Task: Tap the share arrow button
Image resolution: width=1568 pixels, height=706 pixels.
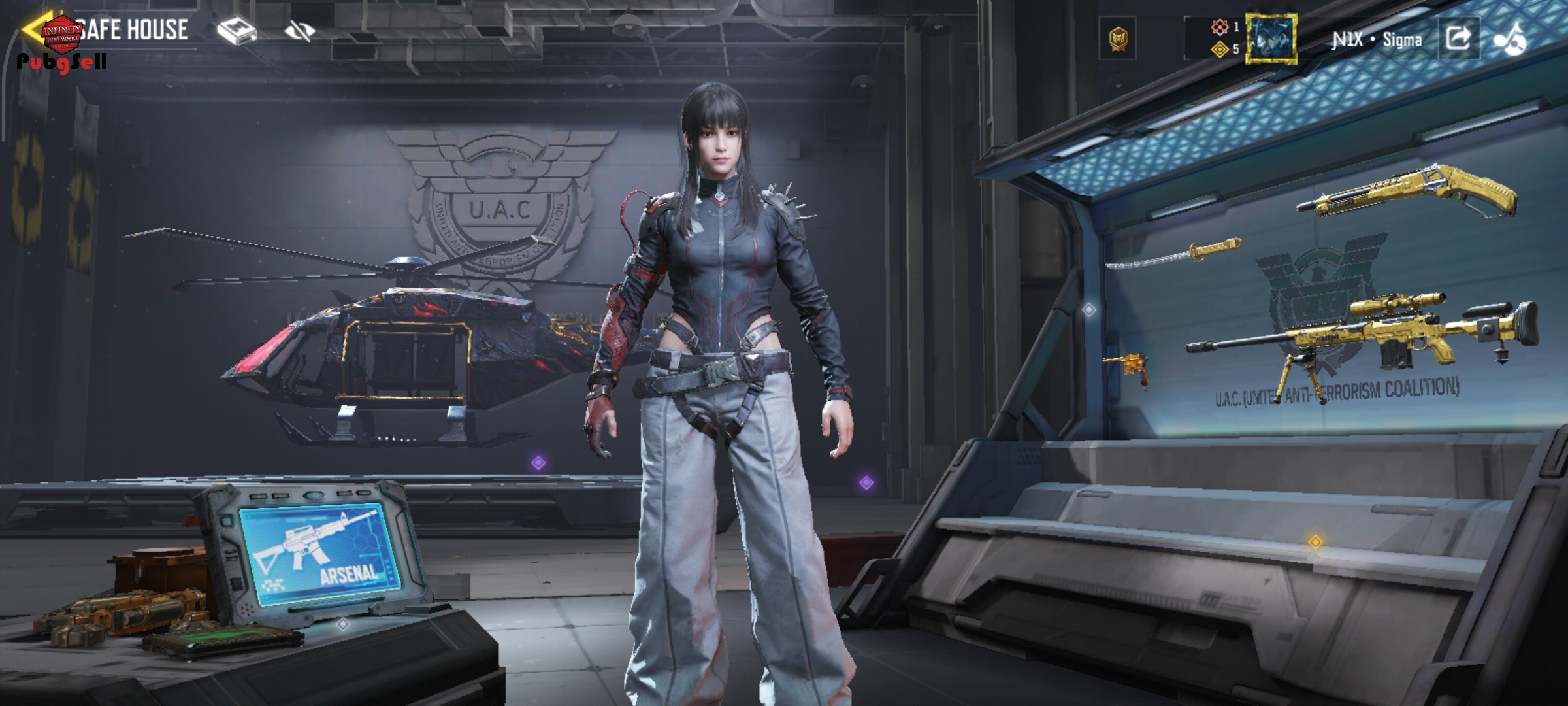Action: pyautogui.click(x=1459, y=39)
